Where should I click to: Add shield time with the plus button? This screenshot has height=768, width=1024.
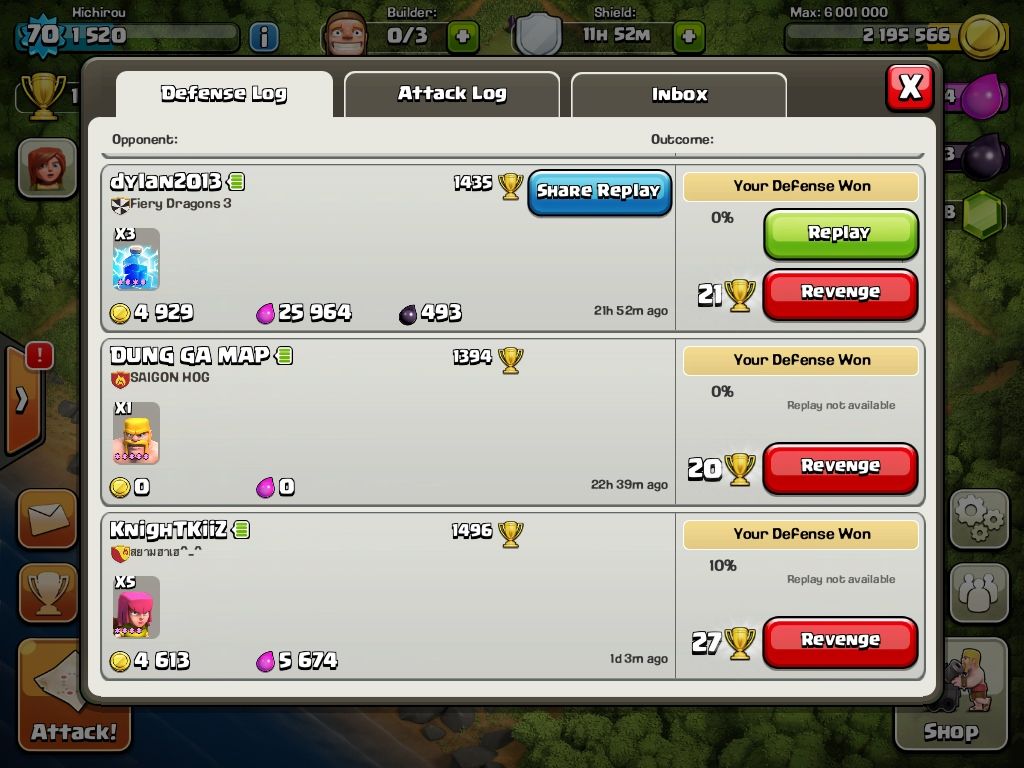(688, 37)
